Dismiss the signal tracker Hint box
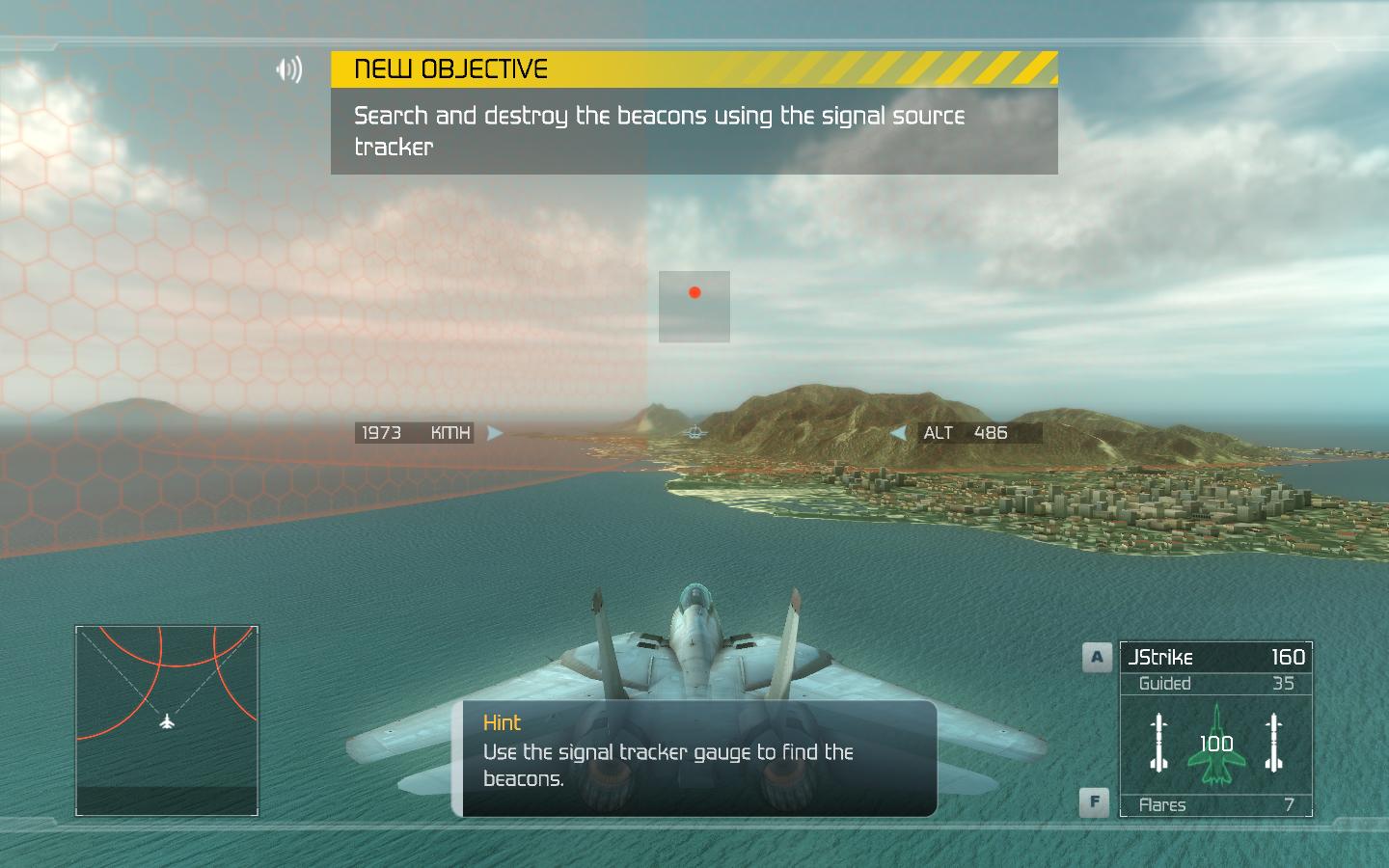Image resolution: width=1389 pixels, height=868 pixels. (694, 759)
